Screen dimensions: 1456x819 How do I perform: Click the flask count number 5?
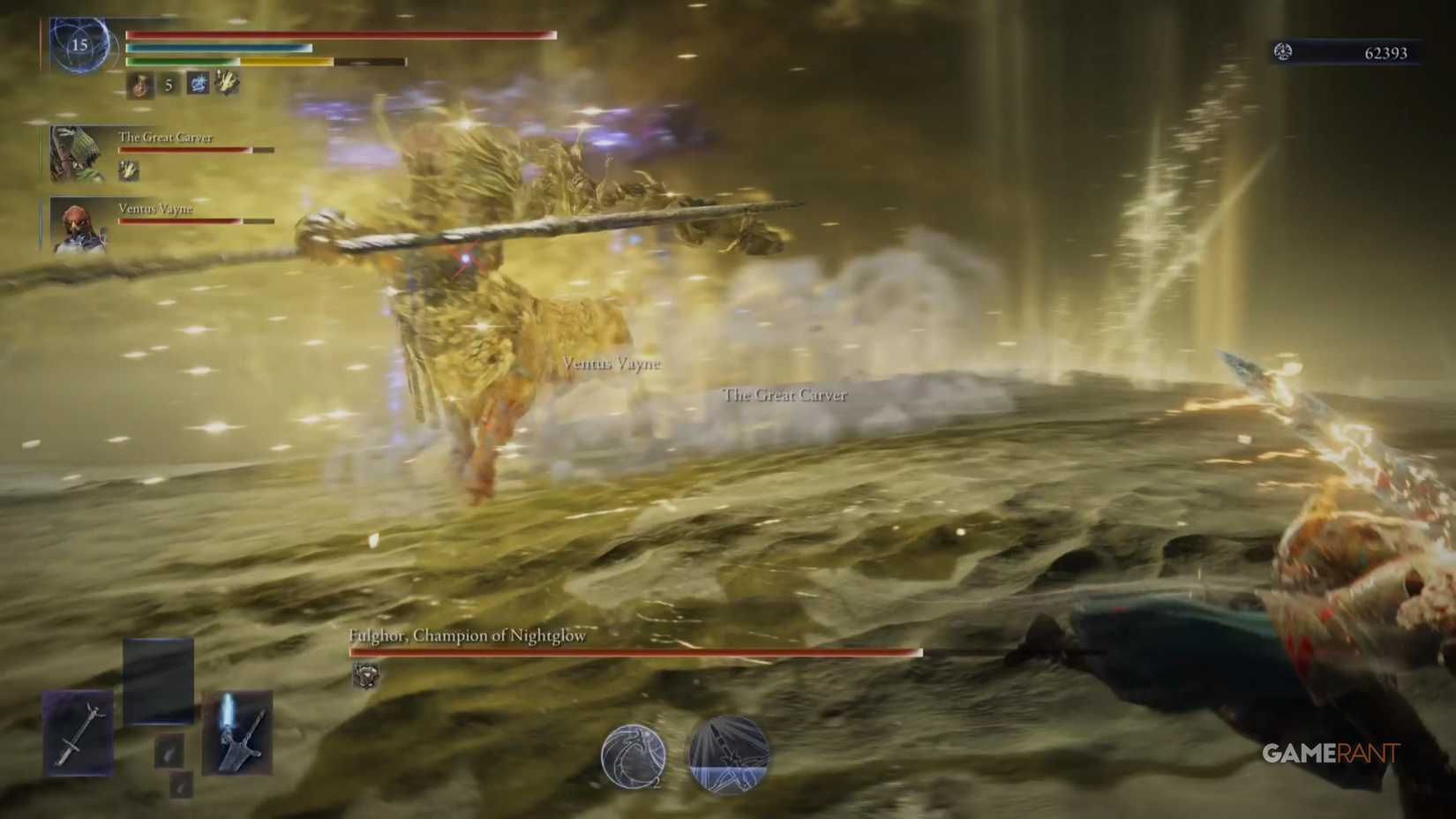coord(169,86)
